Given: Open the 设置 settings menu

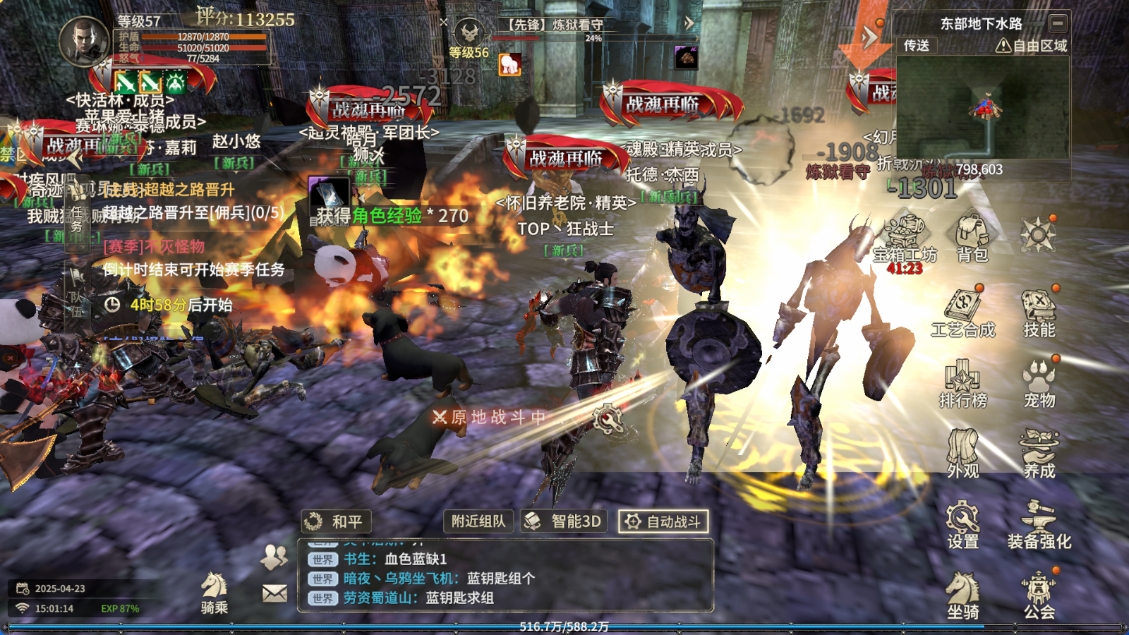Looking at the screenshot, I should [963, 524].
